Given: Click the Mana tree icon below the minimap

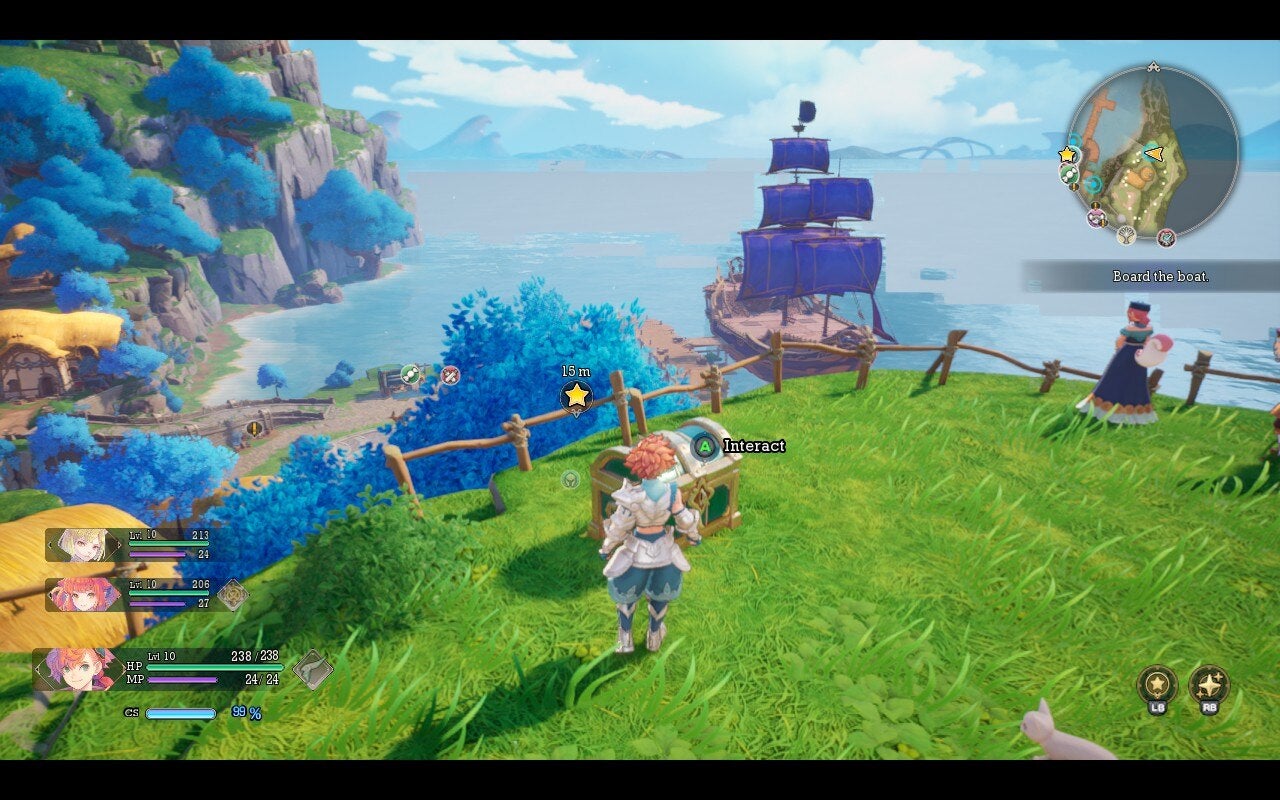Looking at the screenshot, I should (1126, 236).
